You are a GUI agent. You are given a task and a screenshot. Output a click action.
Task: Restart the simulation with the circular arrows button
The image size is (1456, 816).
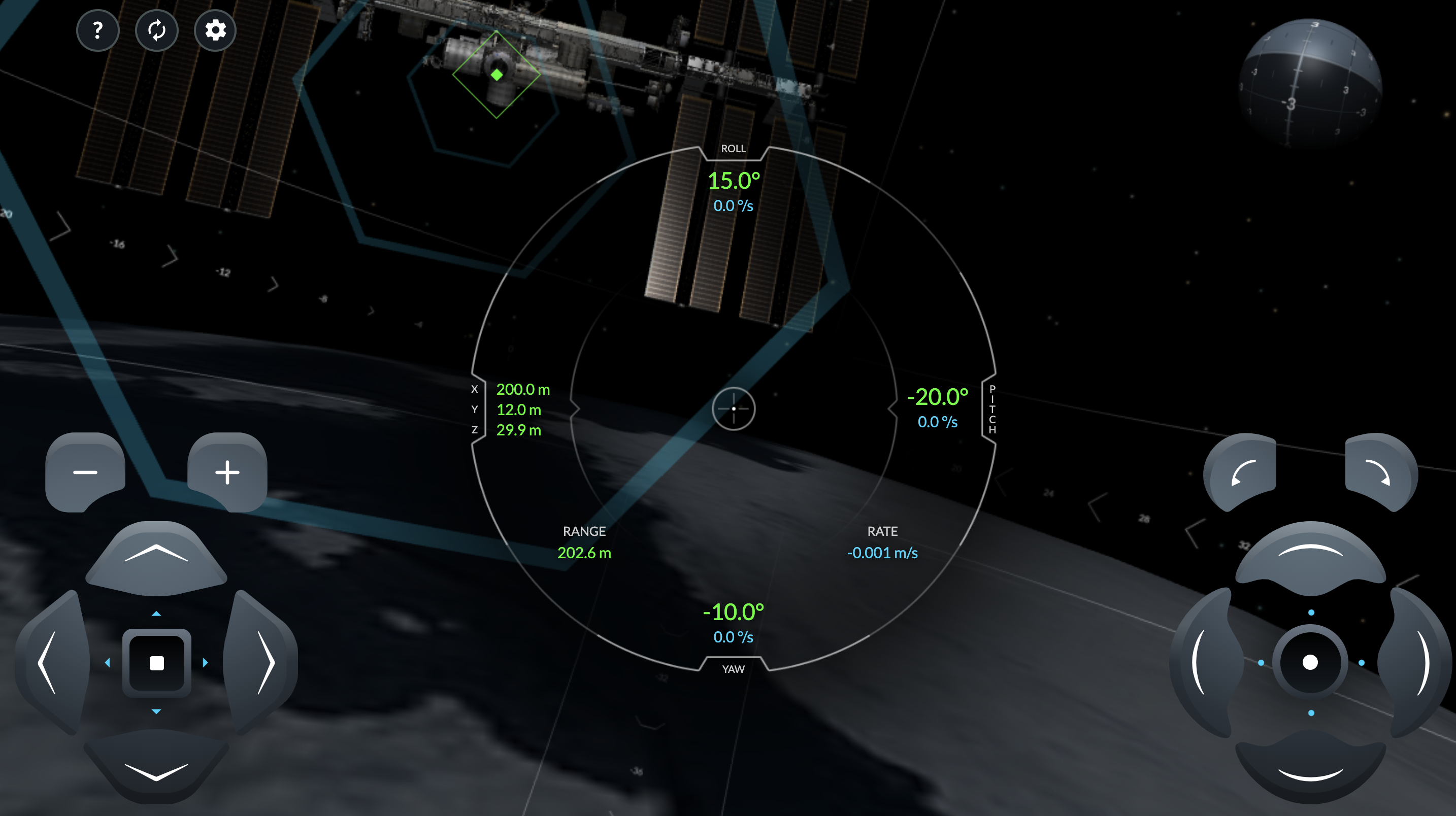point(156,30)
